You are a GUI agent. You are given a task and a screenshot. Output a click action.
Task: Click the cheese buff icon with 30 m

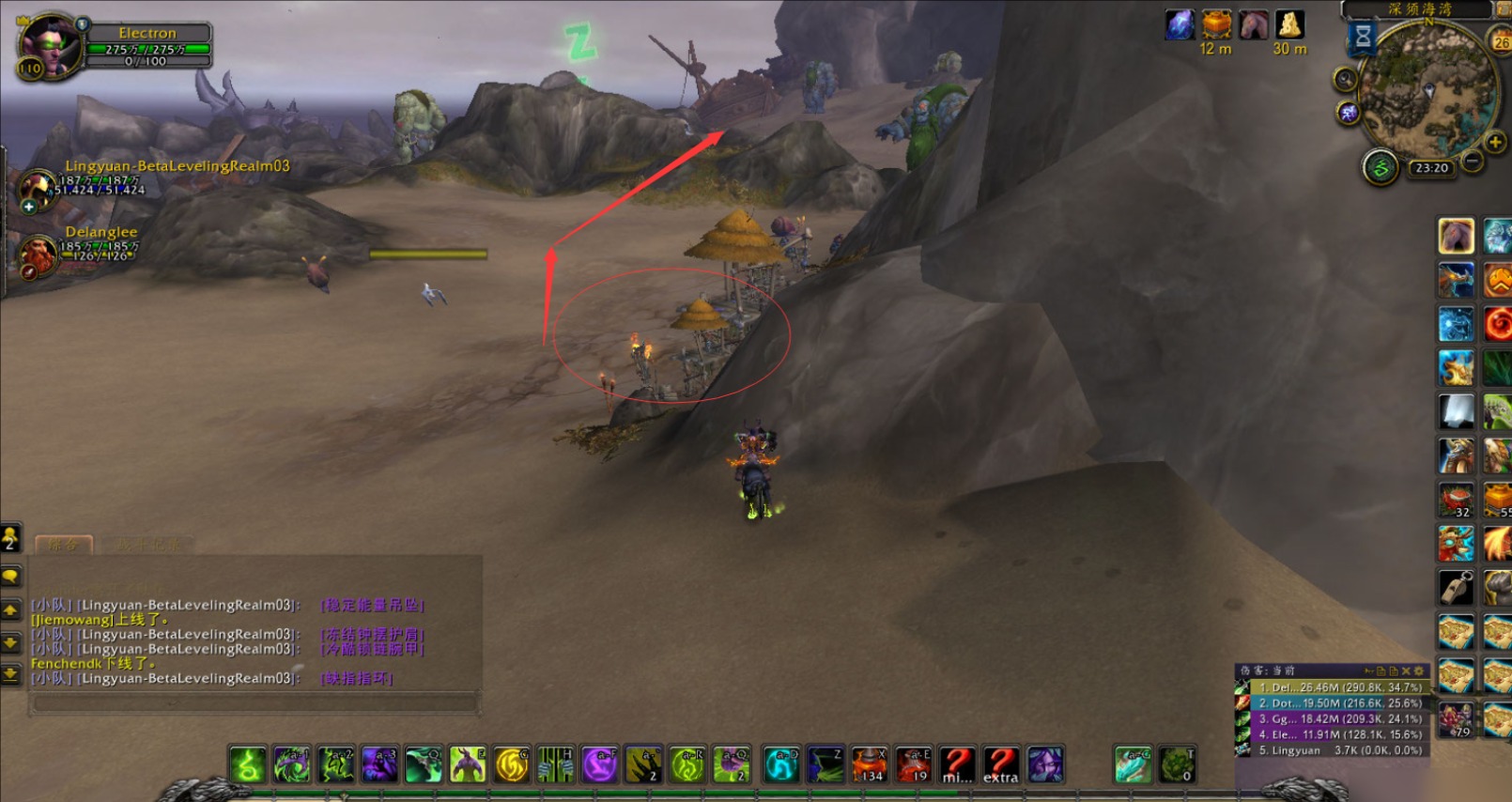(x=1289, y=24)
